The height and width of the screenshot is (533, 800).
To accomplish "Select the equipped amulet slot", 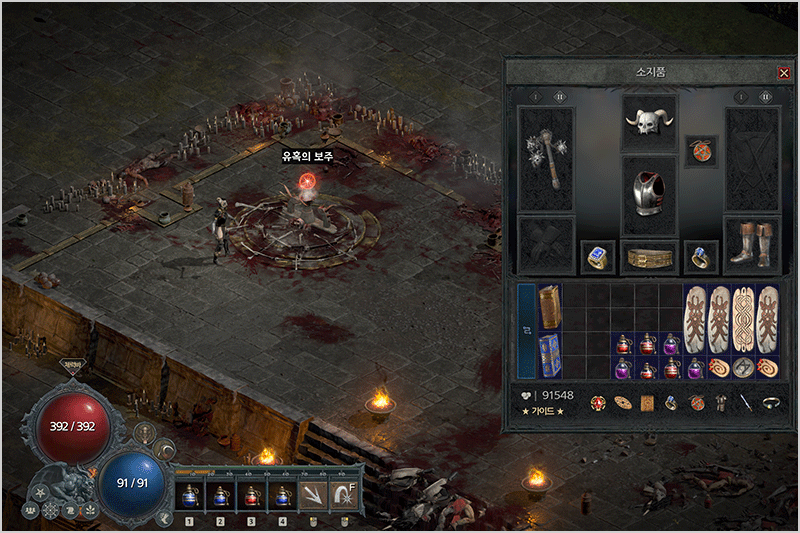I will click(x=700, y=152).
